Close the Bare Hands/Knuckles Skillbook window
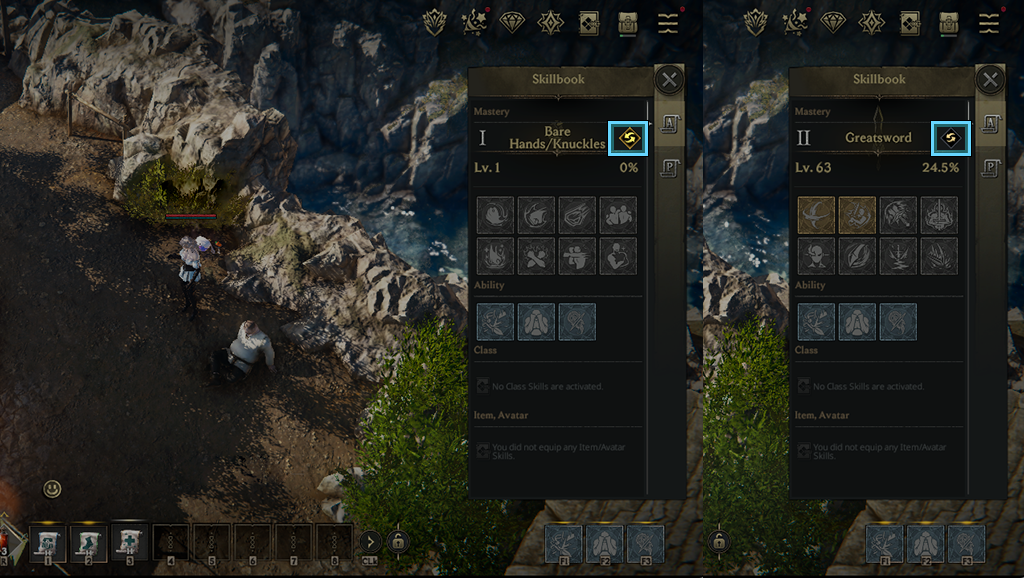The height and width of the screenshot is (578, 1024). click(x=669, y=80)
